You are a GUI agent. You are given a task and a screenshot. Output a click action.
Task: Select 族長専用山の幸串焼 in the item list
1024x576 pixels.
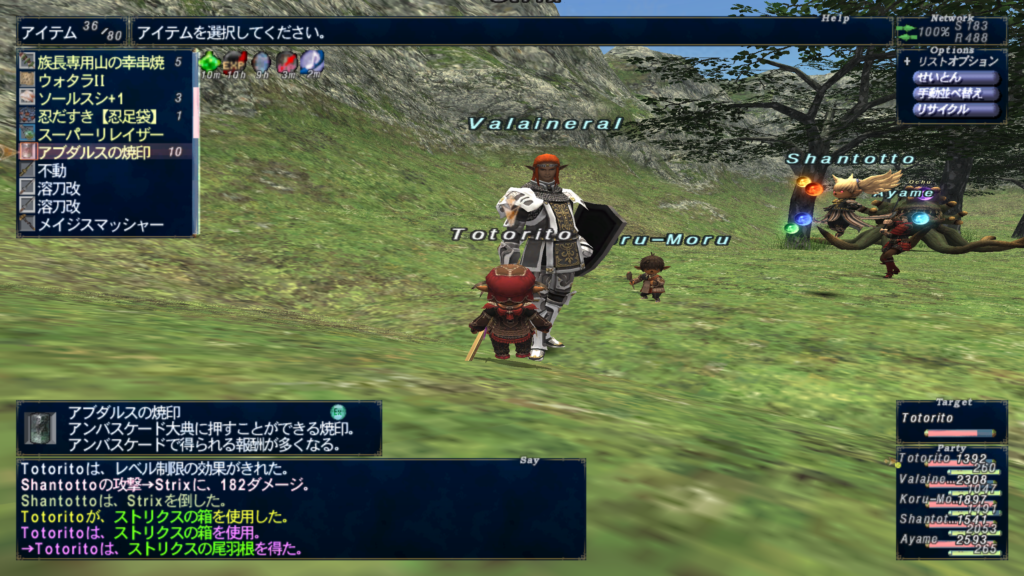100,62
